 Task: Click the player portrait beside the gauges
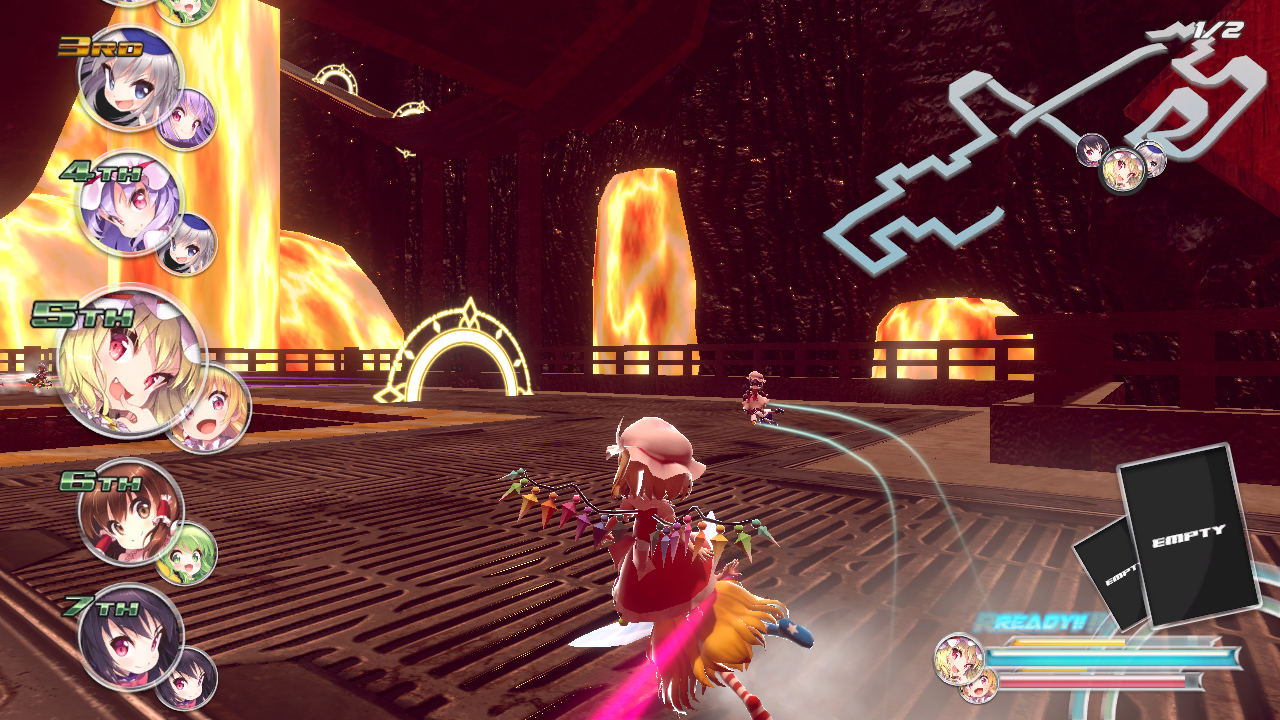[957, 659]
